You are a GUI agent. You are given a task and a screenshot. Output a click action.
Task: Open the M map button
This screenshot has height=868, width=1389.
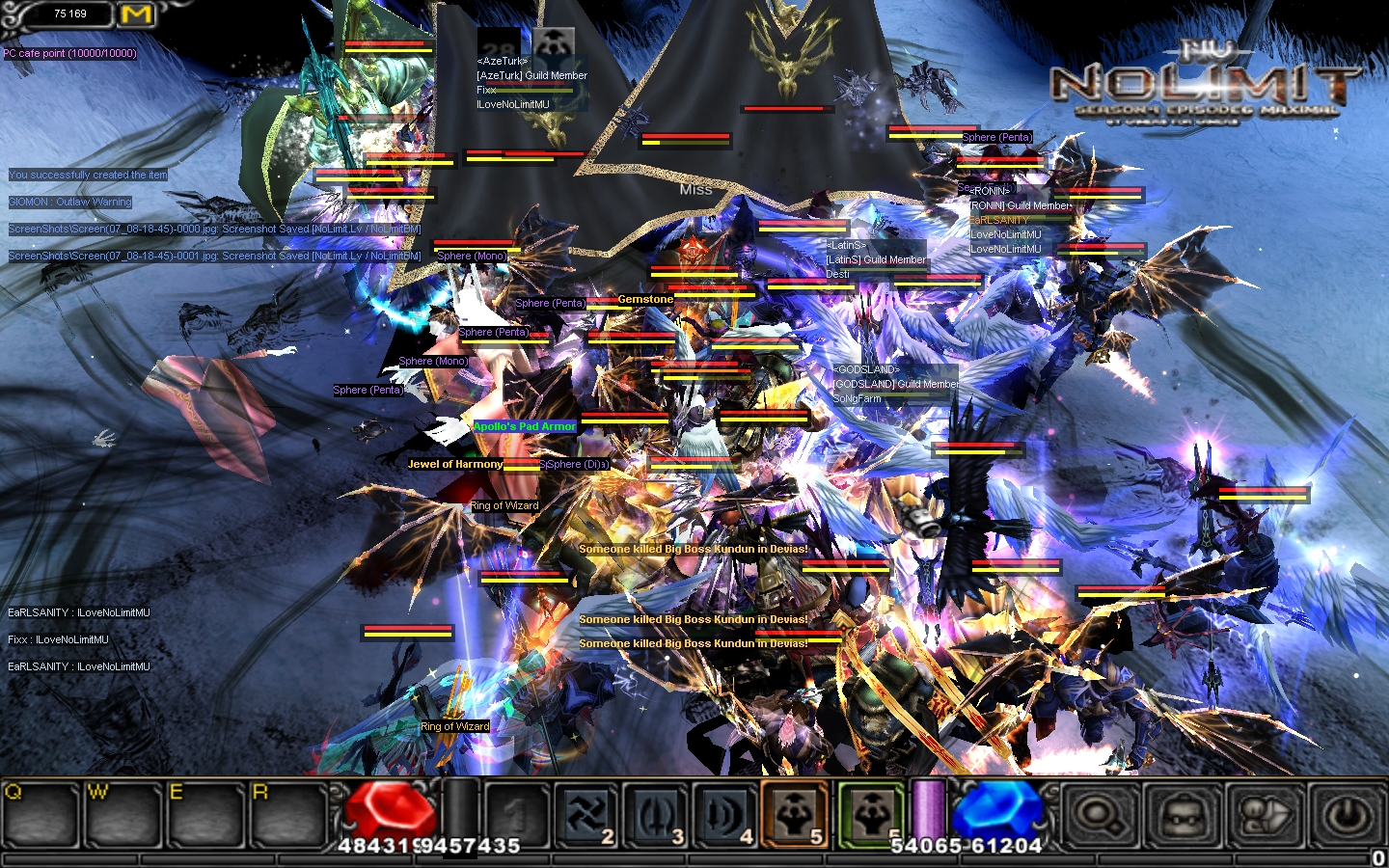pos(137,14)
